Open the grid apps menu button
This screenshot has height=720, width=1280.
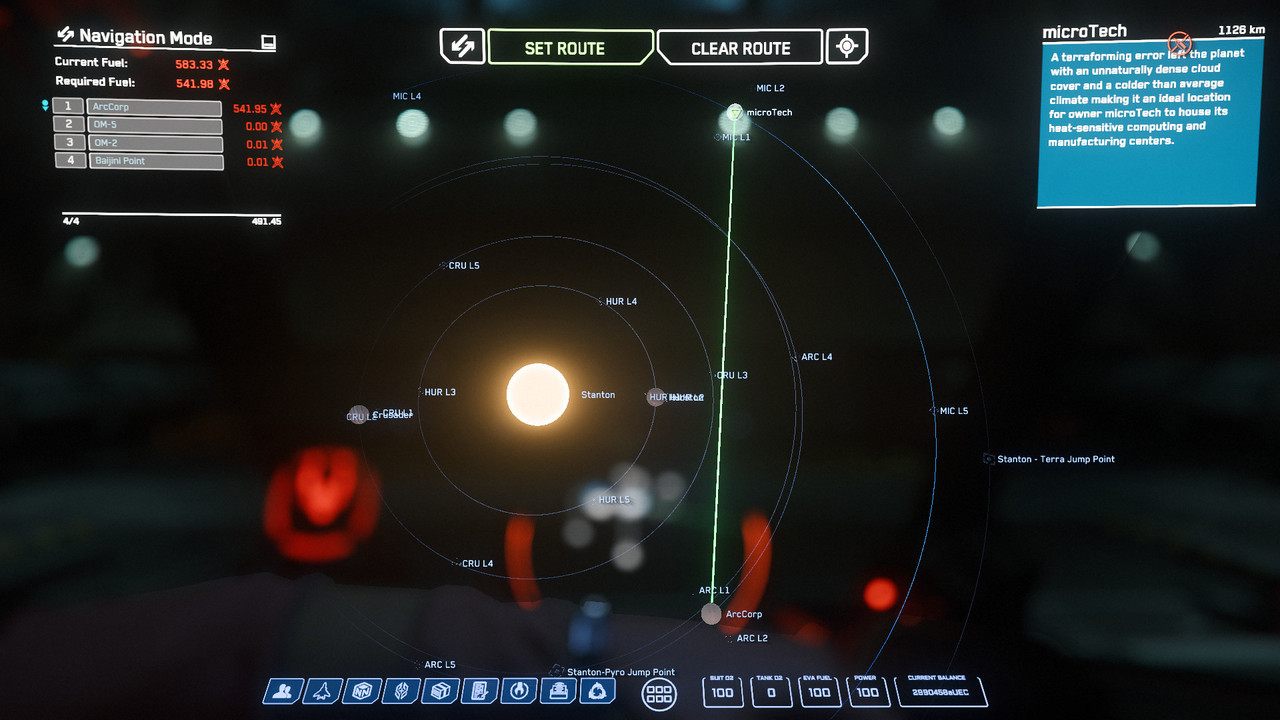click(x=659, y=693)
